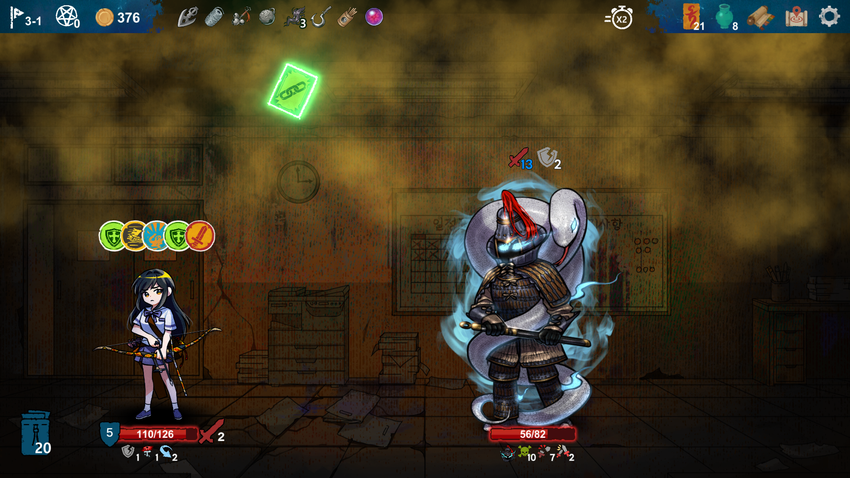The width and height of the screenshot is (850, 478).
Task: Inspect the orange sword buff icon
Action: (200, 236)
